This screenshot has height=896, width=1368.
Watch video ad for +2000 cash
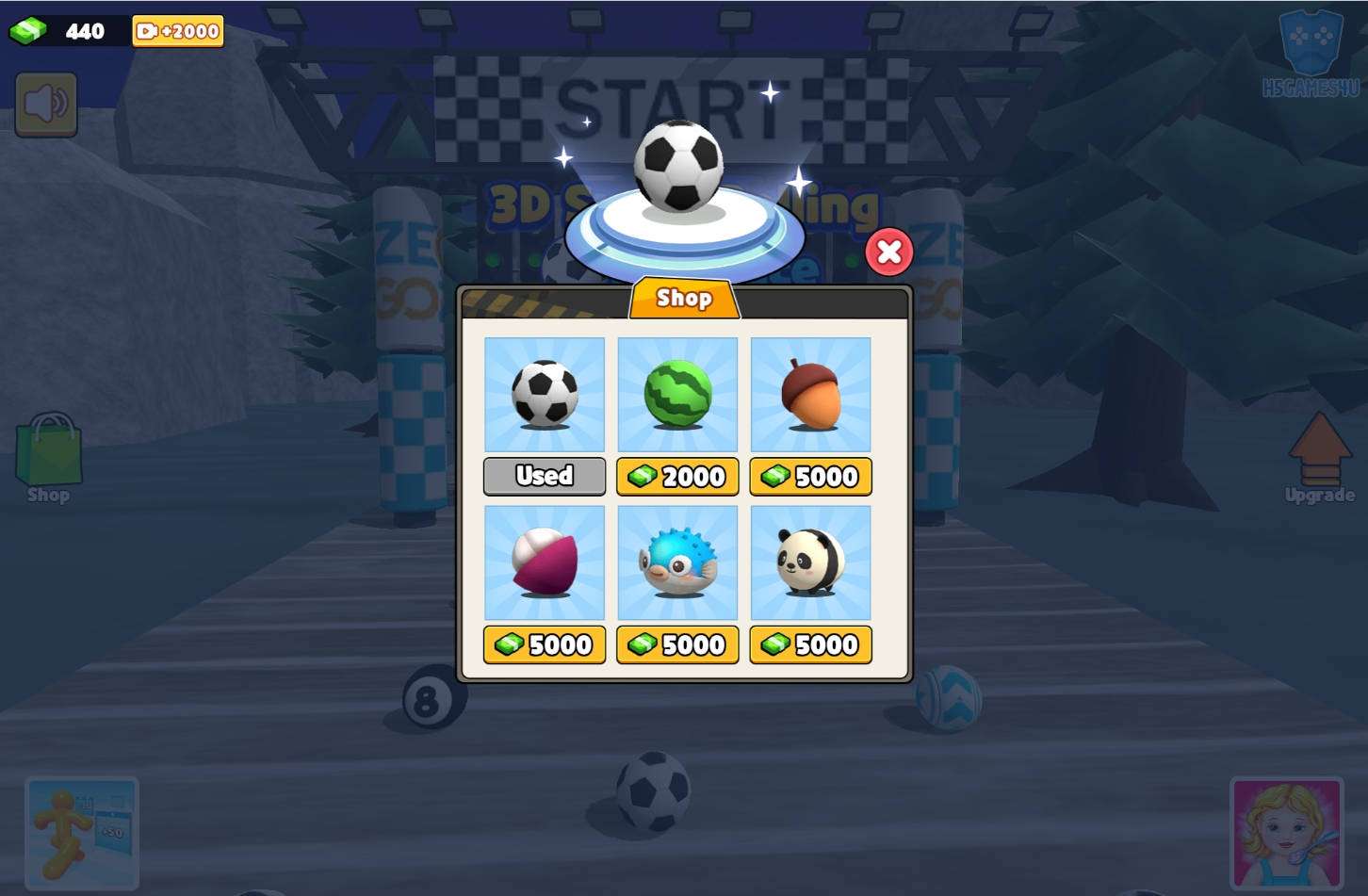point(178,31)
